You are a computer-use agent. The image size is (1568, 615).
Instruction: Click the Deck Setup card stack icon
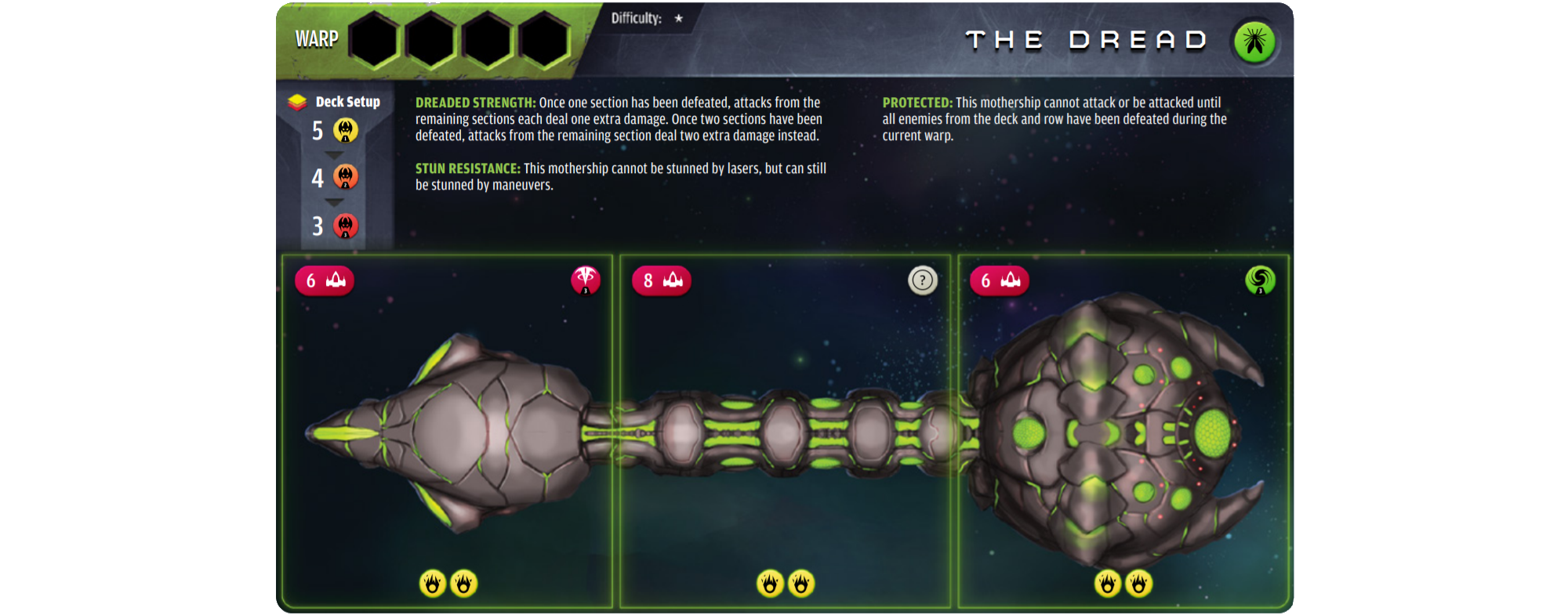pos(297,102)
